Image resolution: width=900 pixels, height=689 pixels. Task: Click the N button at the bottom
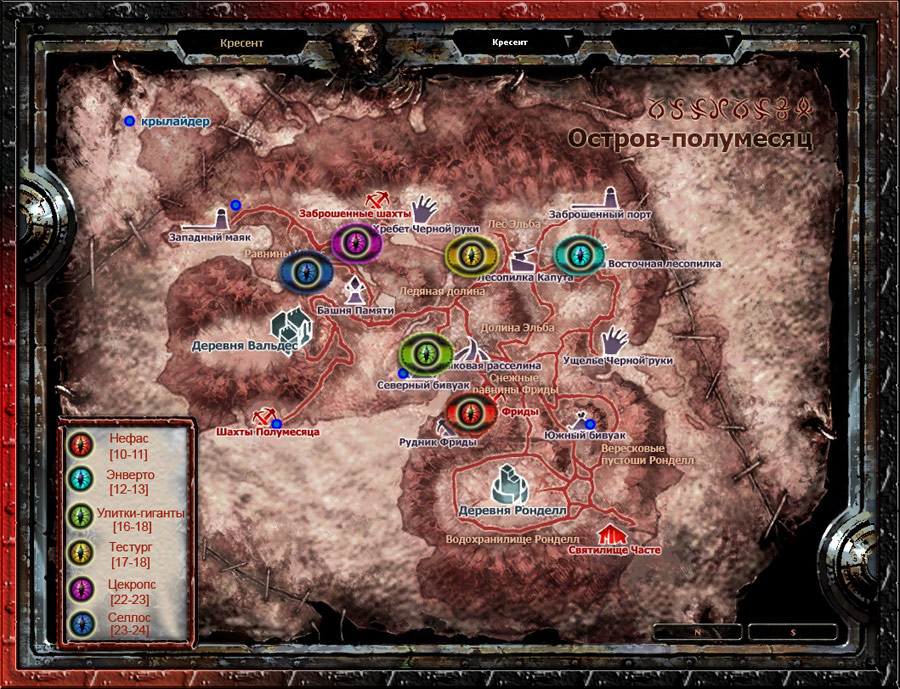pos(697,632)
